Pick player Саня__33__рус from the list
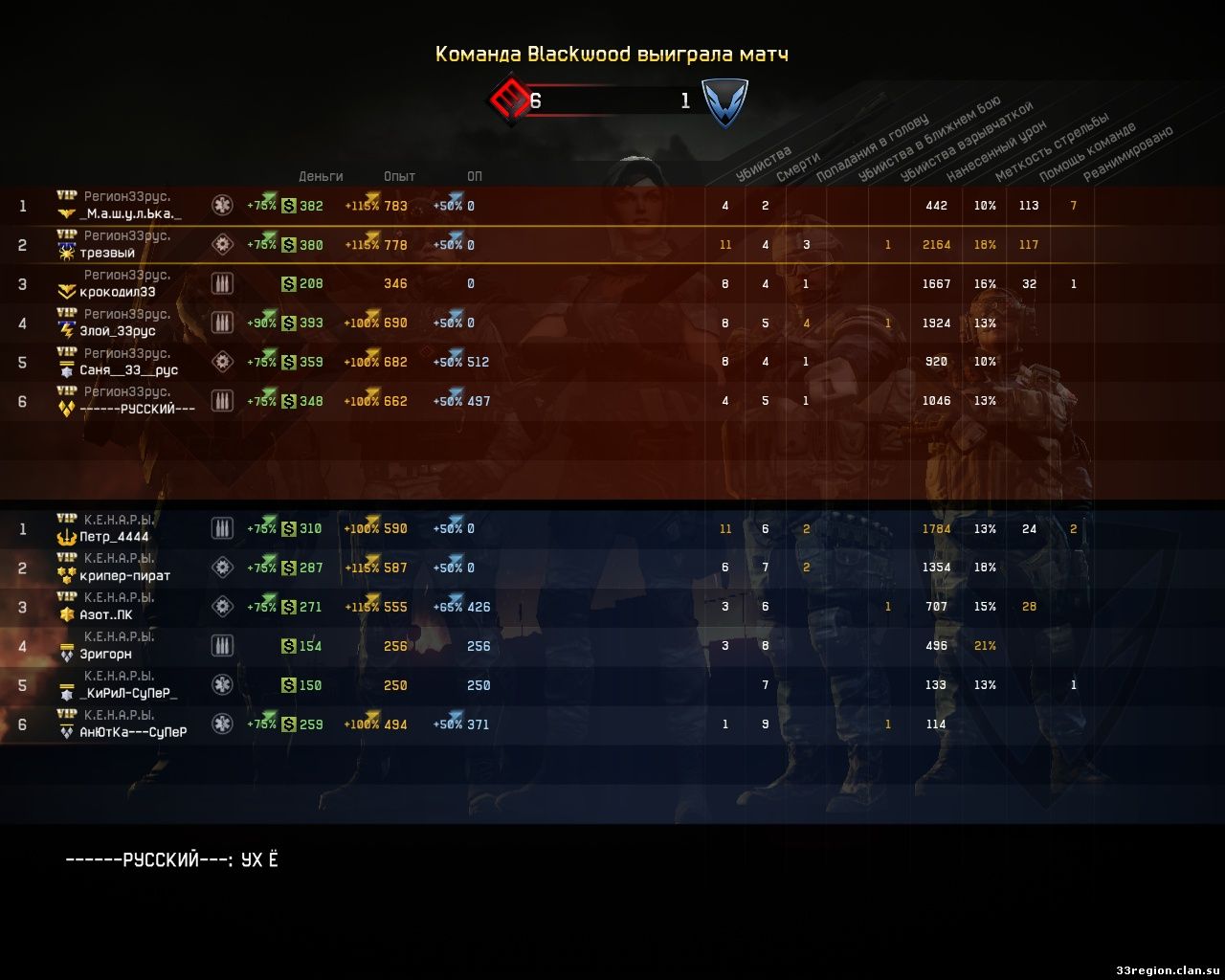This screenshot has width=1225, height=980. (x=128, y=370)
